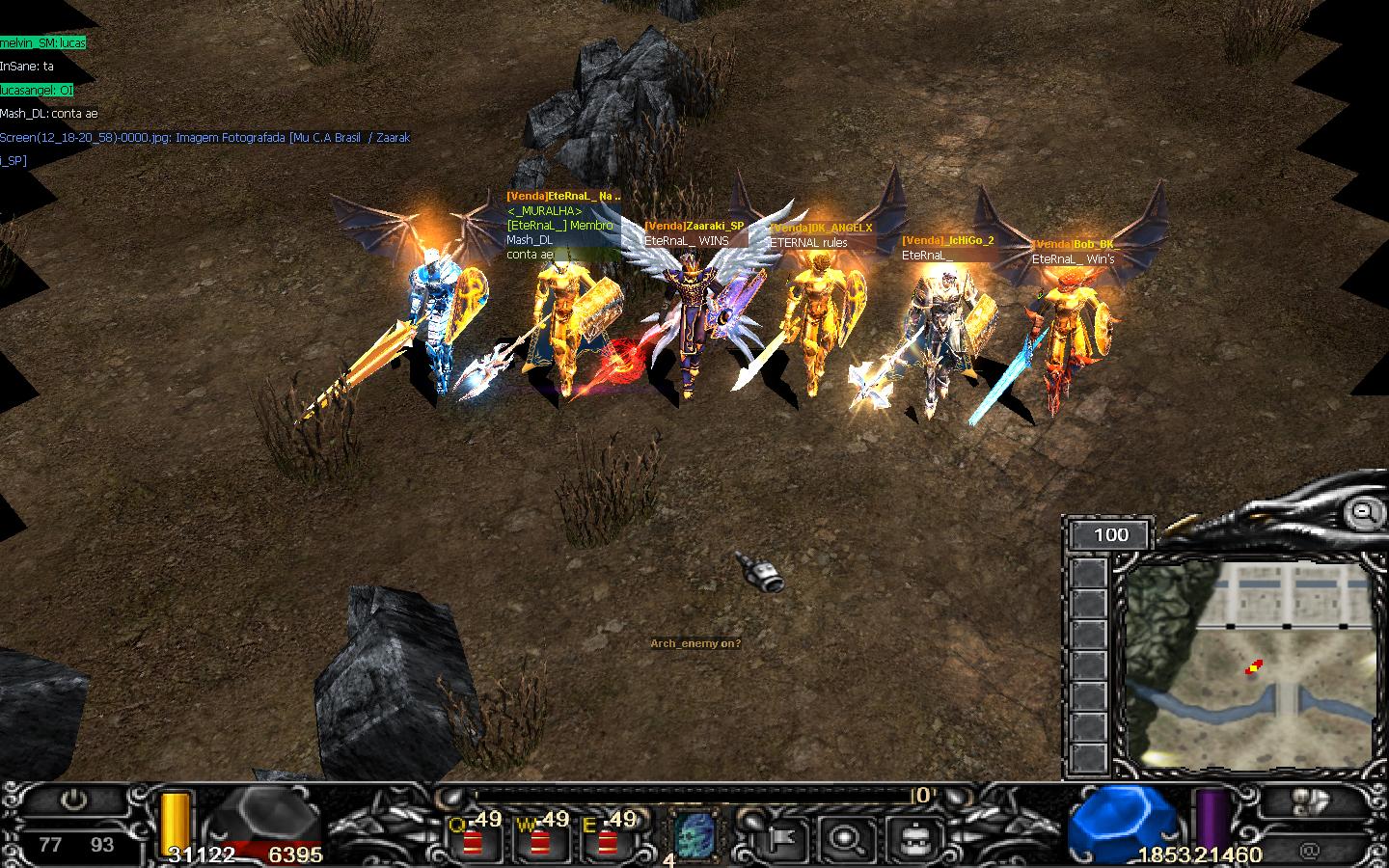
Task: Use the potion in the Q slot
Action: pos(473,839)
